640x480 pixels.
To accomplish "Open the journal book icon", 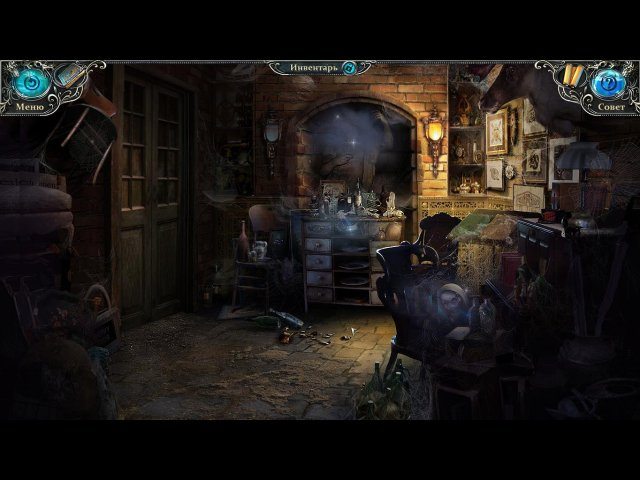I will coord(69,74).
